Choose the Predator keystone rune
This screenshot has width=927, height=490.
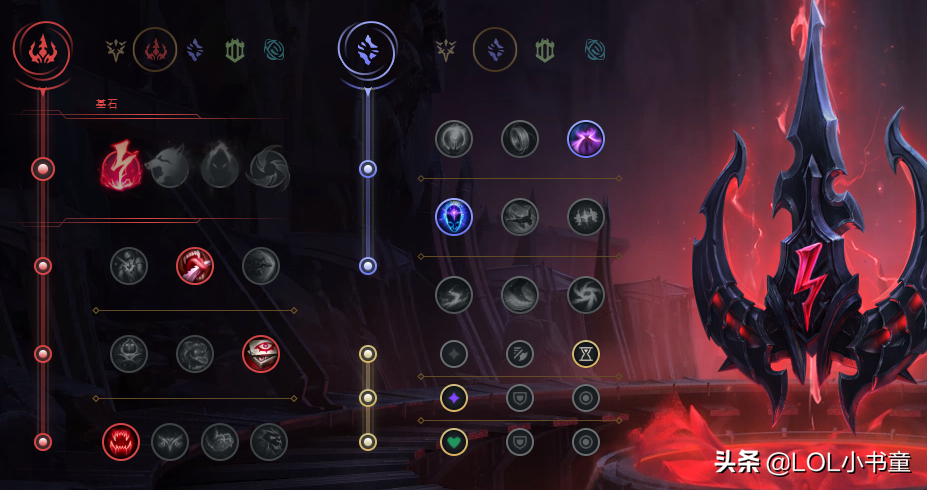click(168, 167)
